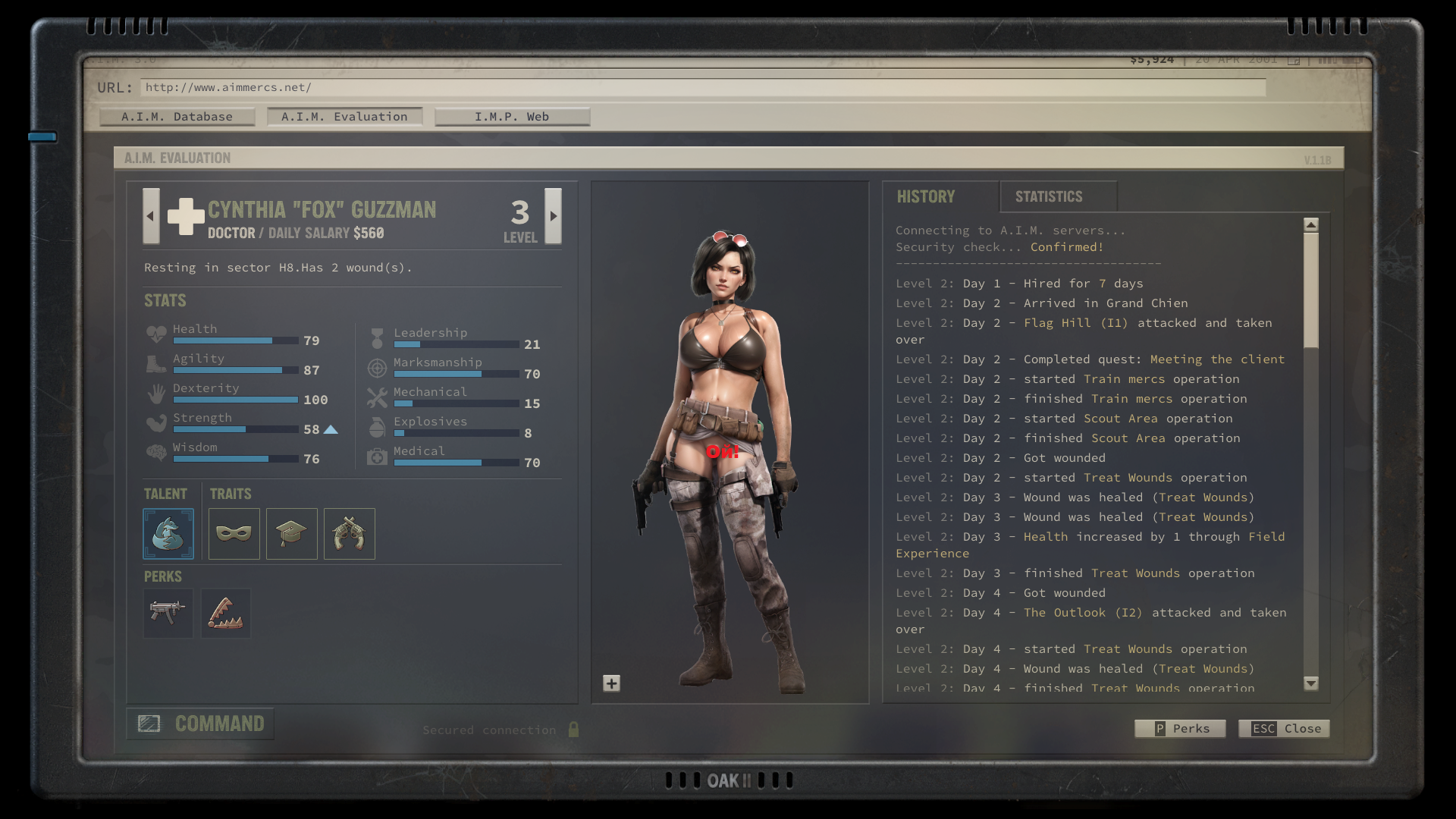Show the previous mercenary with left arrow

pos(151,216)
